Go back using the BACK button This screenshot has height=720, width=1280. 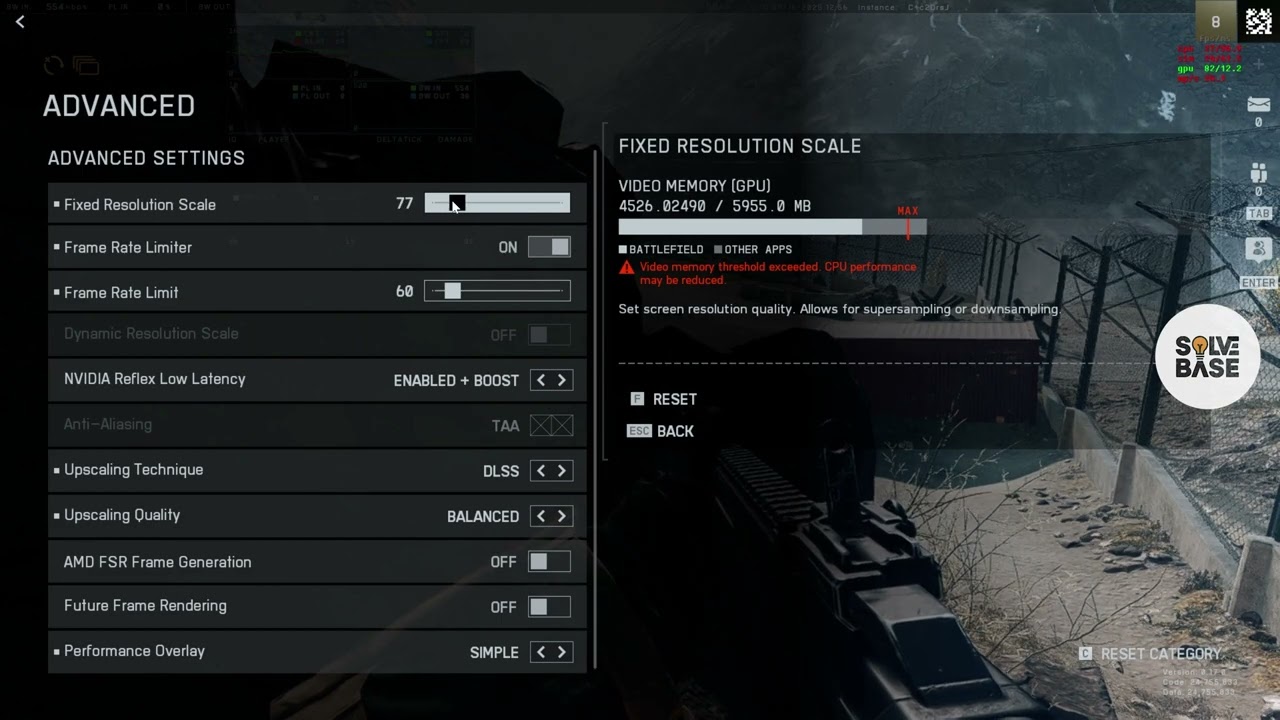coord(674,431)
